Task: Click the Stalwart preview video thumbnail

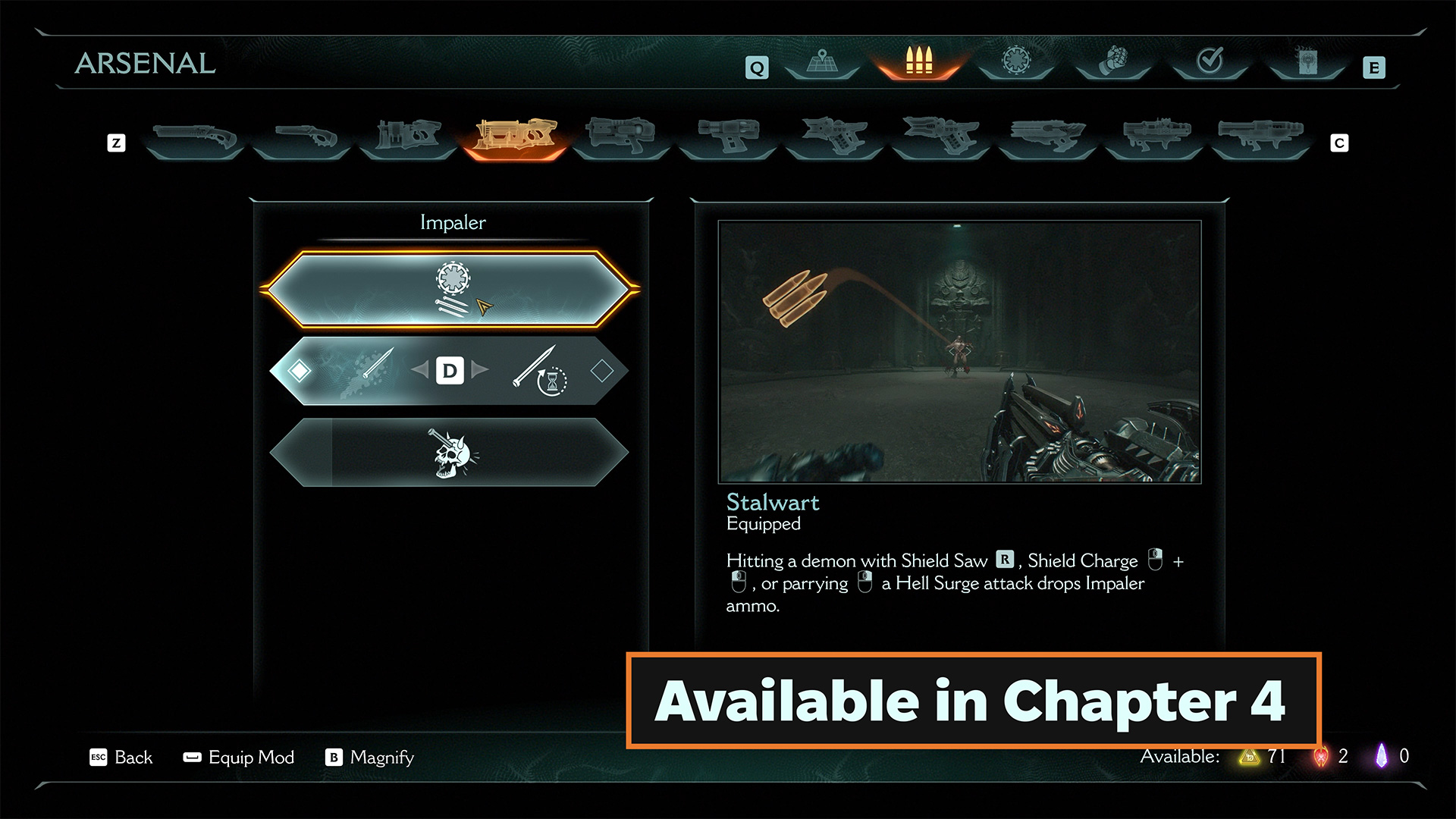Action: (x=959, y=352)
